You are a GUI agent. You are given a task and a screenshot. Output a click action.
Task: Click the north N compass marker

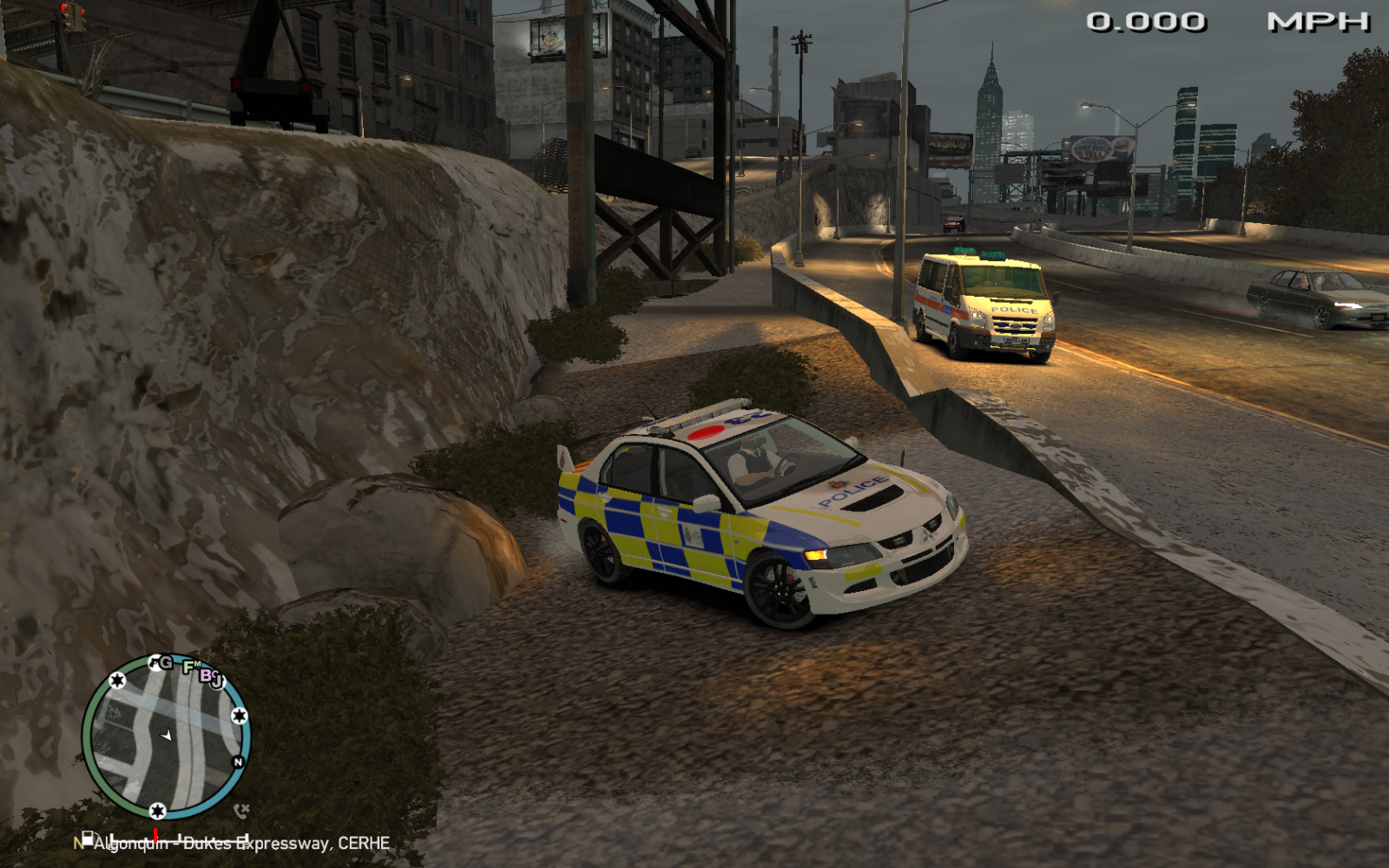[x=238, y=762]
